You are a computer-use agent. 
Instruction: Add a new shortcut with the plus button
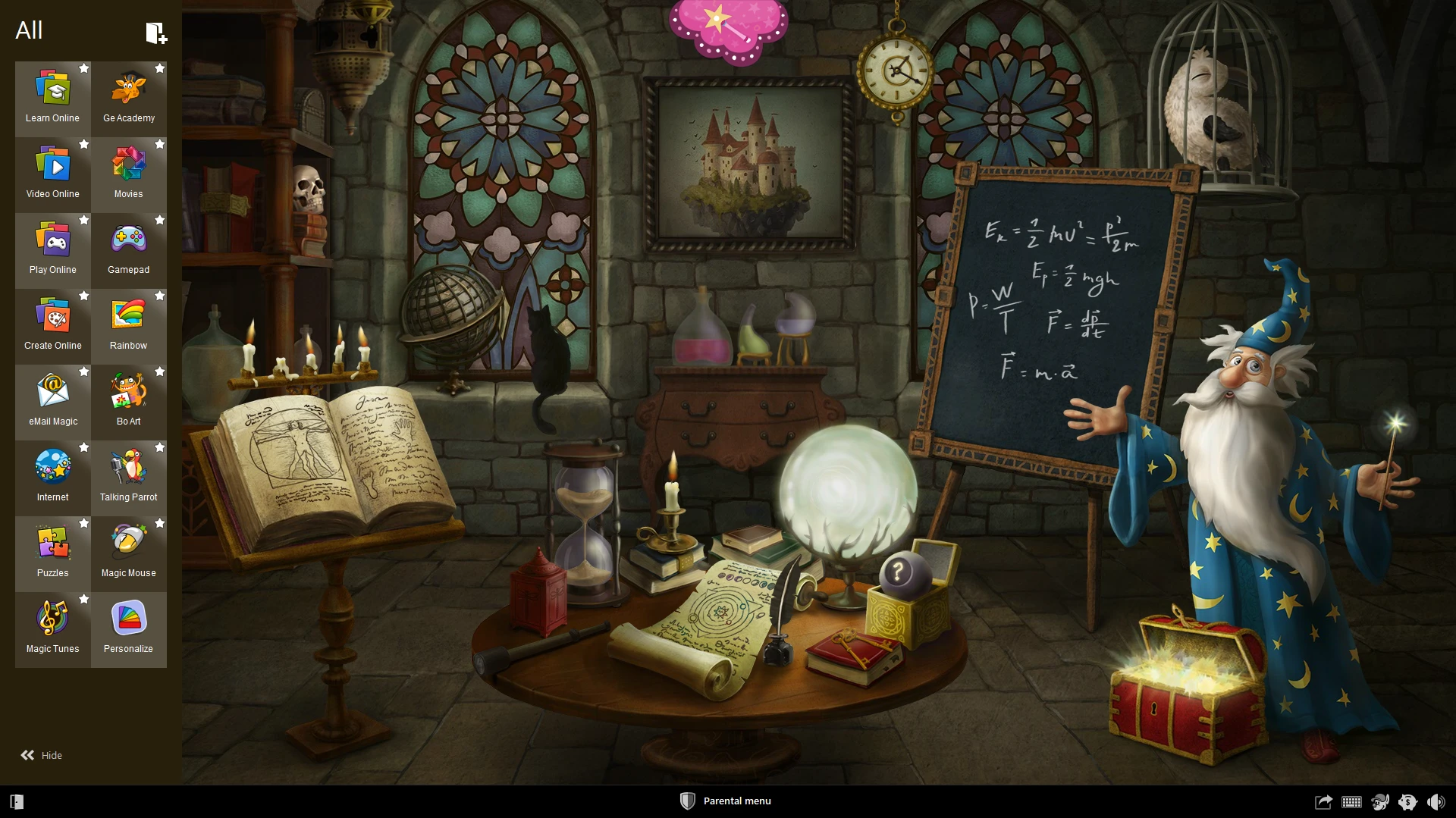(x=156, y=33)
